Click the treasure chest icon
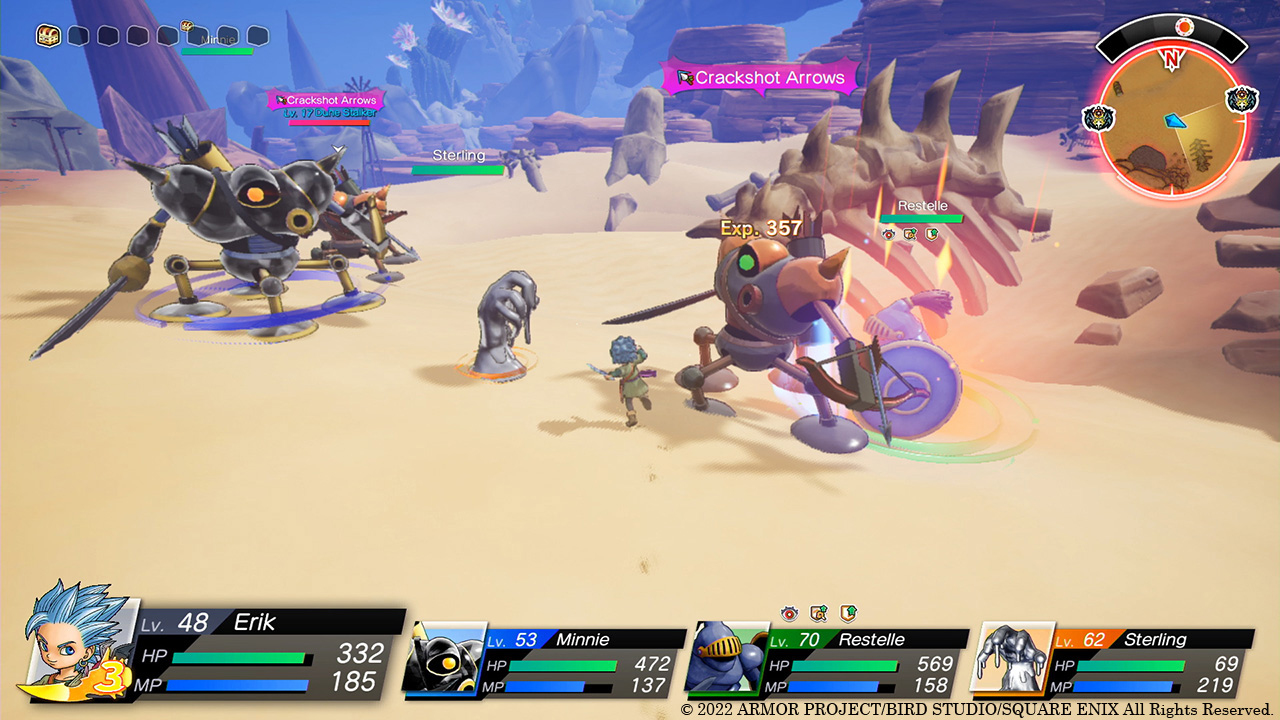Viewport: 1280px width, 720px height. pyautogui.click(x=47, y=36)
